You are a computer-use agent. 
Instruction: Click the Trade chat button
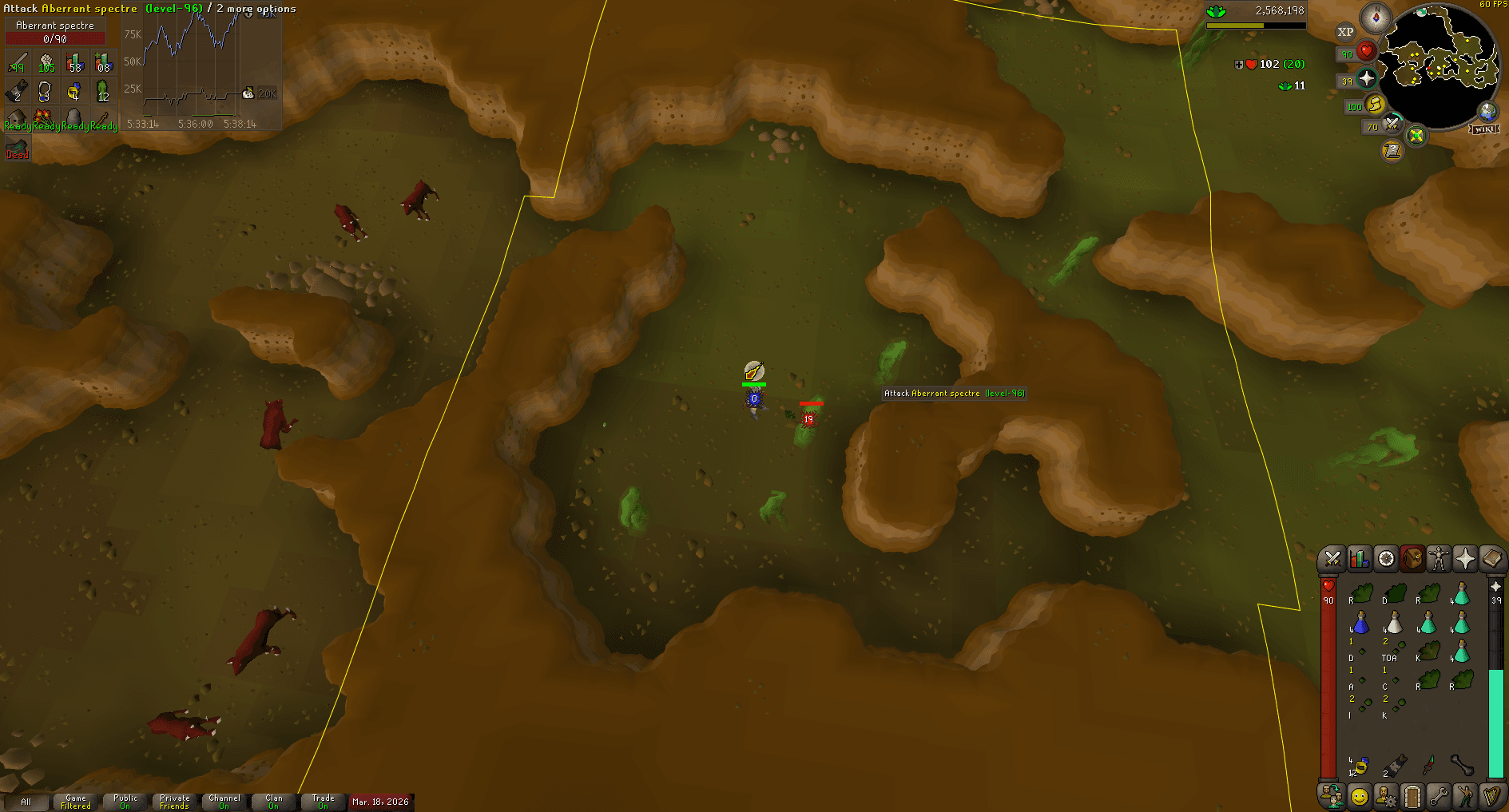click(324, 802)
